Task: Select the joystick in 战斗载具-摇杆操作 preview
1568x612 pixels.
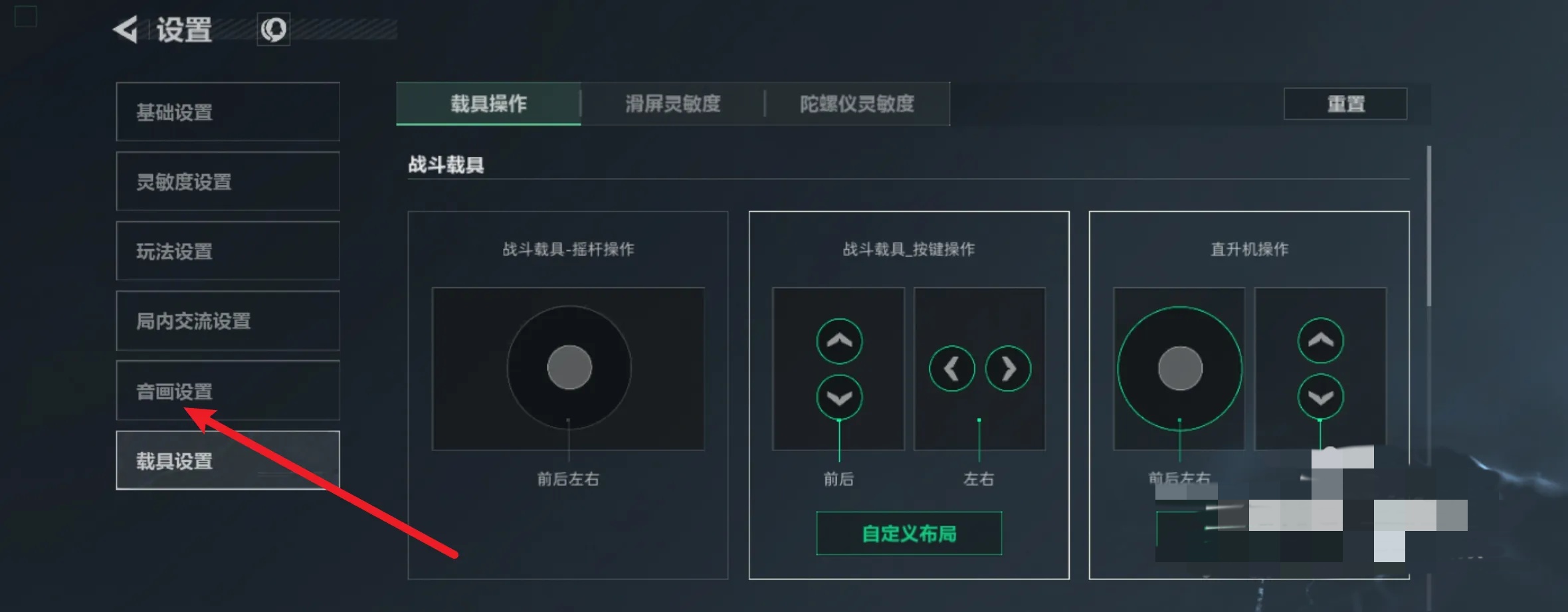Action: pos(568,367)
